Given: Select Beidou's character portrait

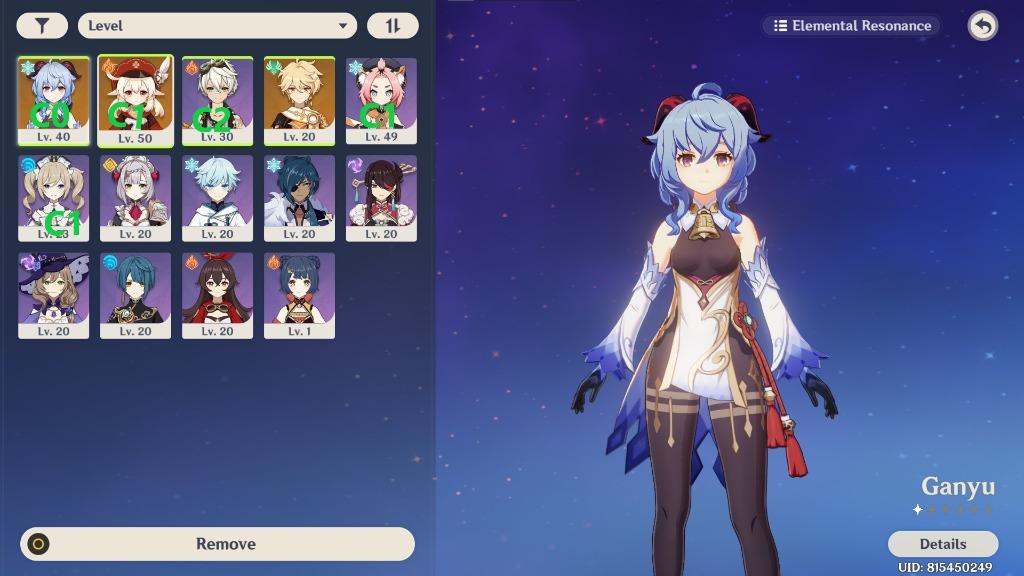Looking at the screenshot, I should pos(381,198).
